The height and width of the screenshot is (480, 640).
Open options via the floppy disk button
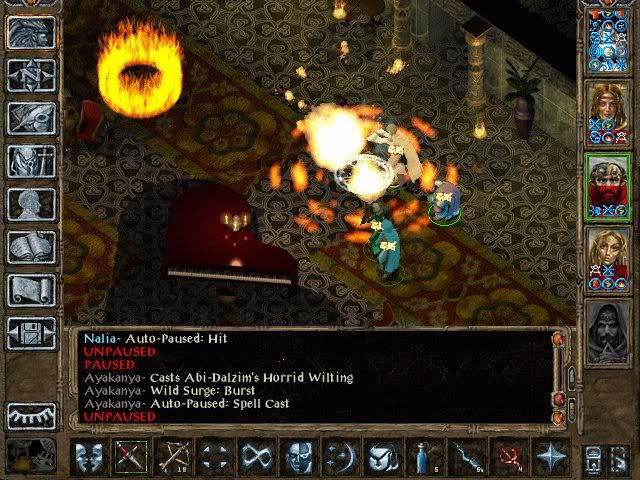click(31, 332)
